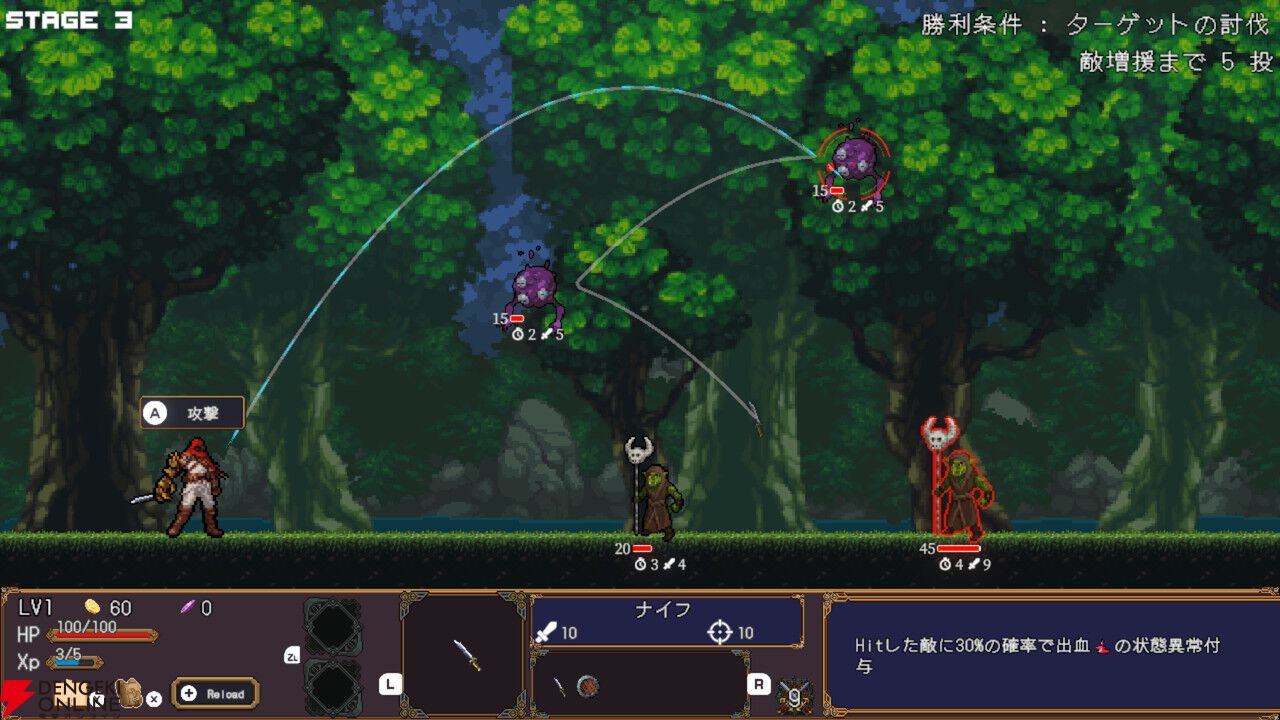Click the A 攻撃 attack prompt
Screen dimensions: 1280x720
(x=195, y=411)
